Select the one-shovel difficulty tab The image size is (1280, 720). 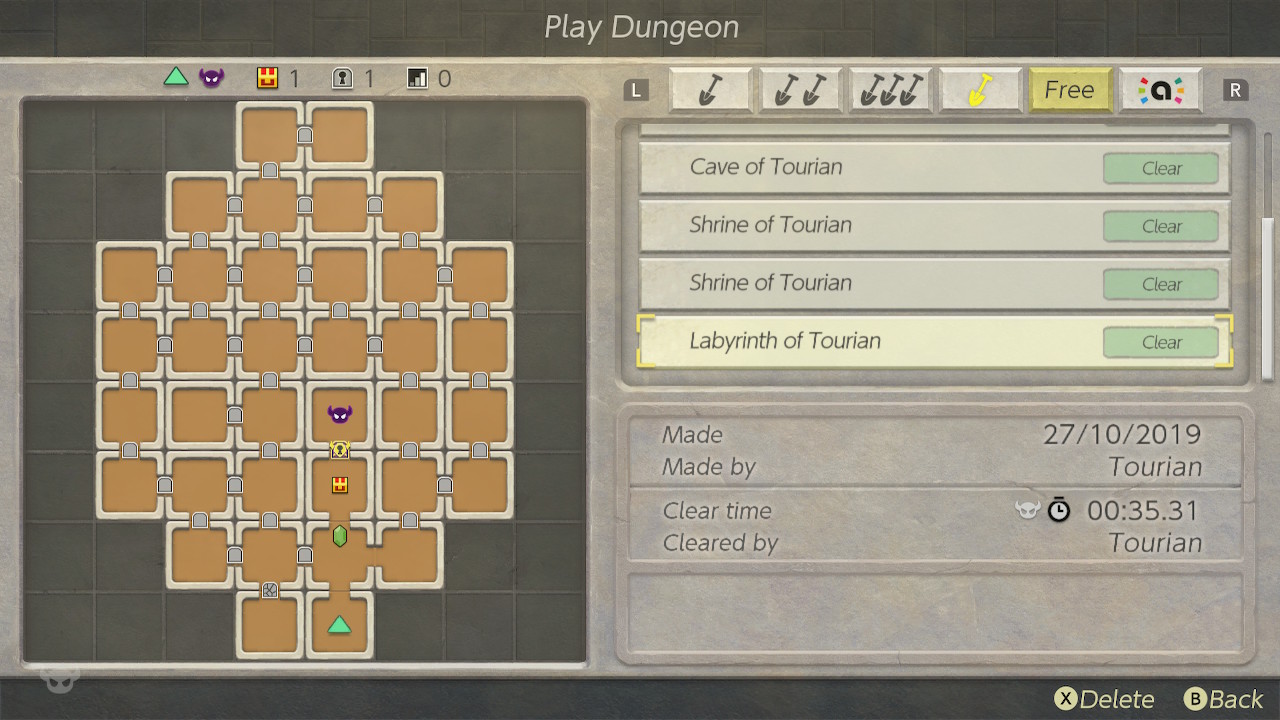pyautogui.click(x=711, y=90)
